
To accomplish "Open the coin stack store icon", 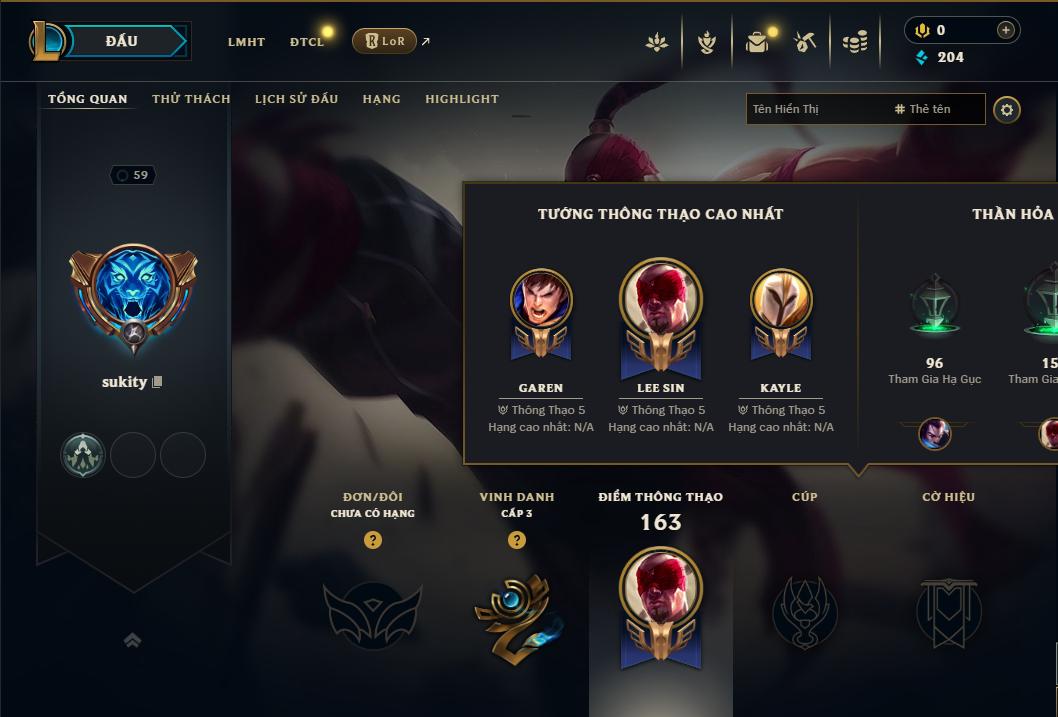I will 855,42.
